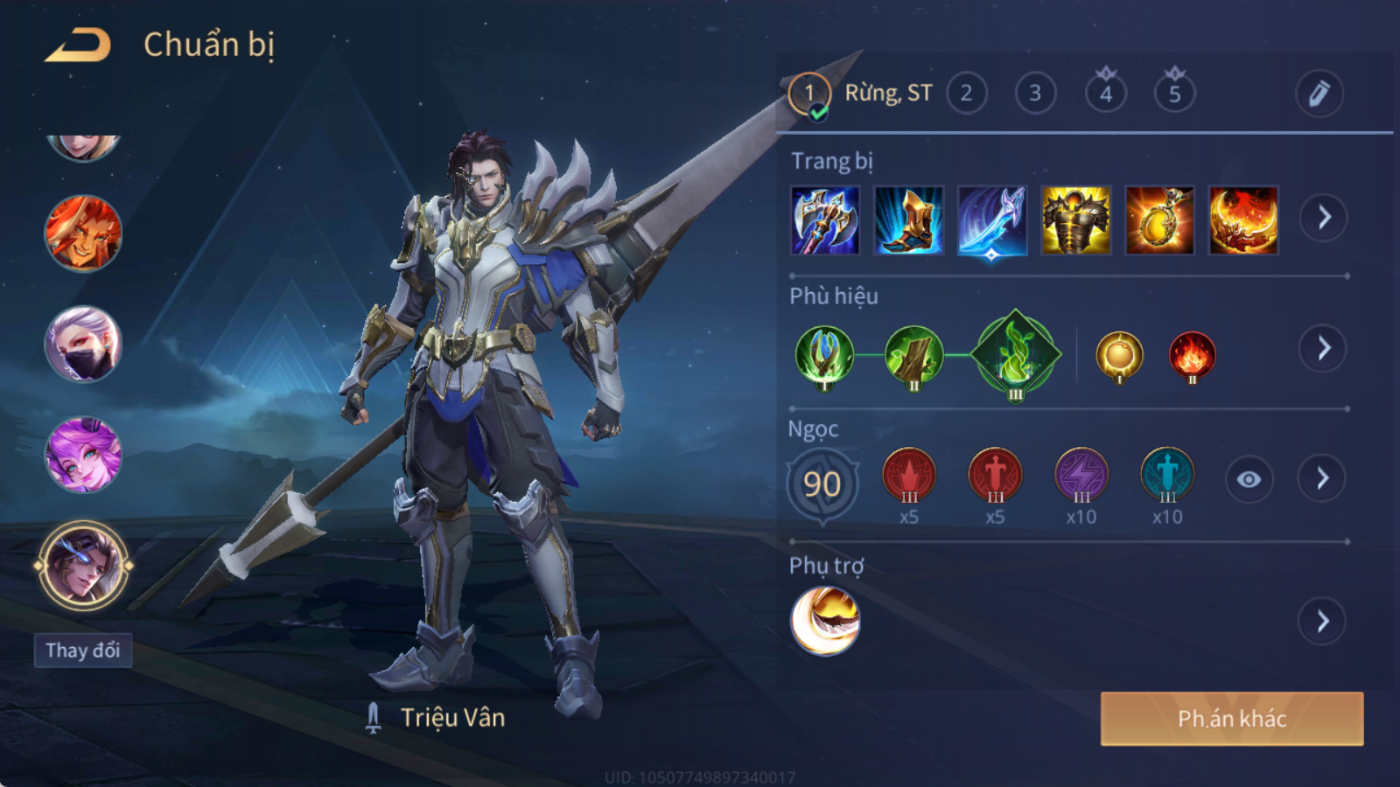Expand the Phụ trợ support section
Viewport: 1400px width, 787px height.
(x=1322, y=622)
